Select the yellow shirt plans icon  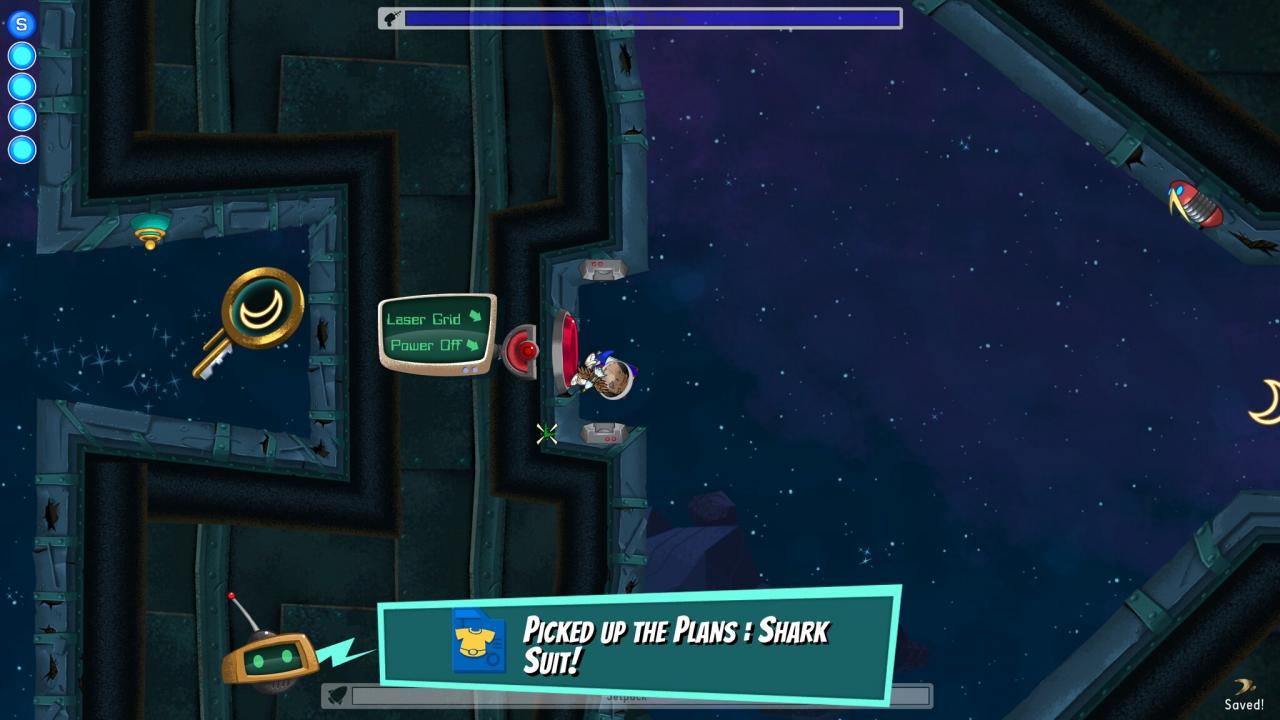pyautogui.click(x=478, y=641)
